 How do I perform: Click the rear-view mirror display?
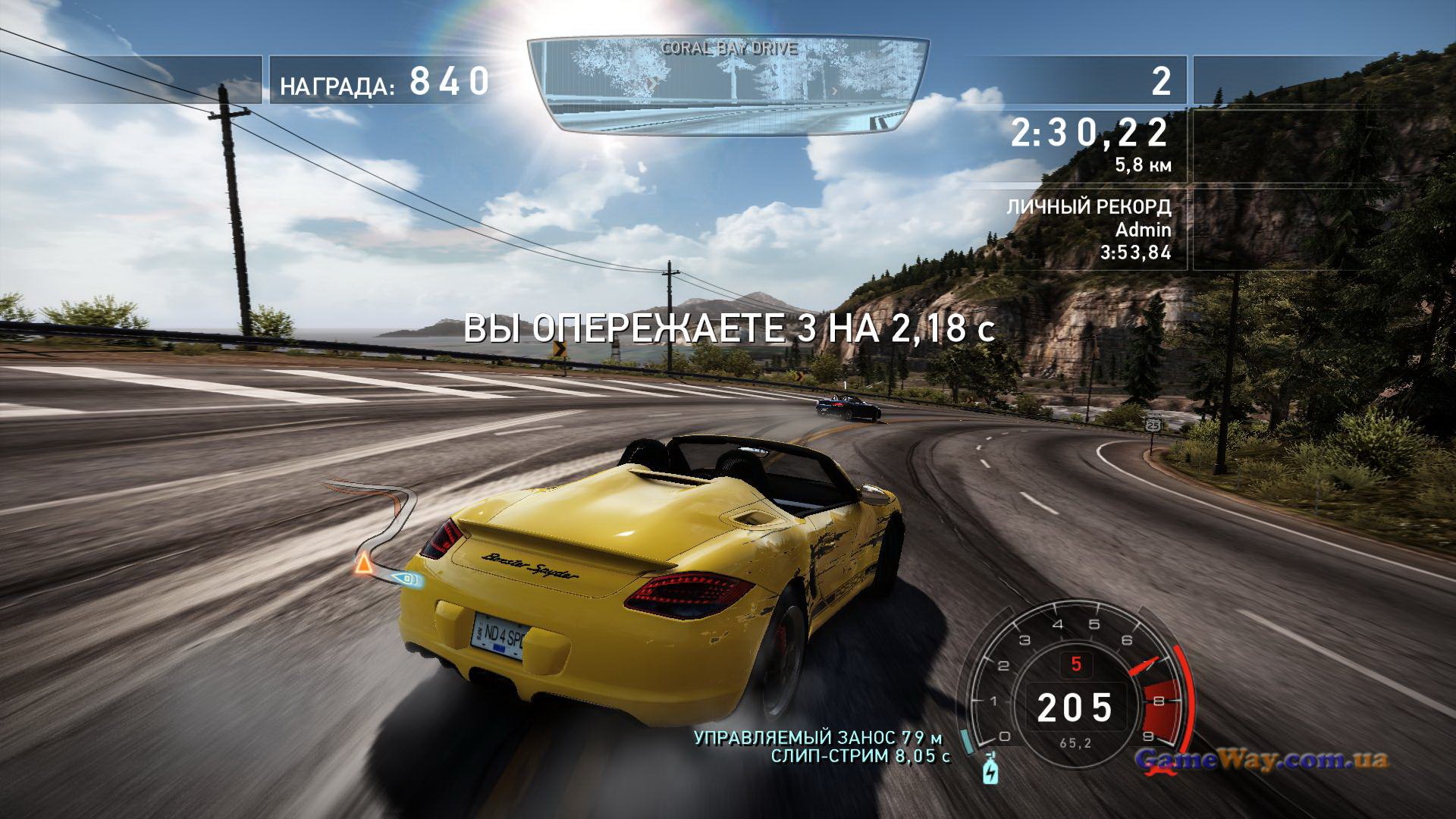[x=727, y=85]
